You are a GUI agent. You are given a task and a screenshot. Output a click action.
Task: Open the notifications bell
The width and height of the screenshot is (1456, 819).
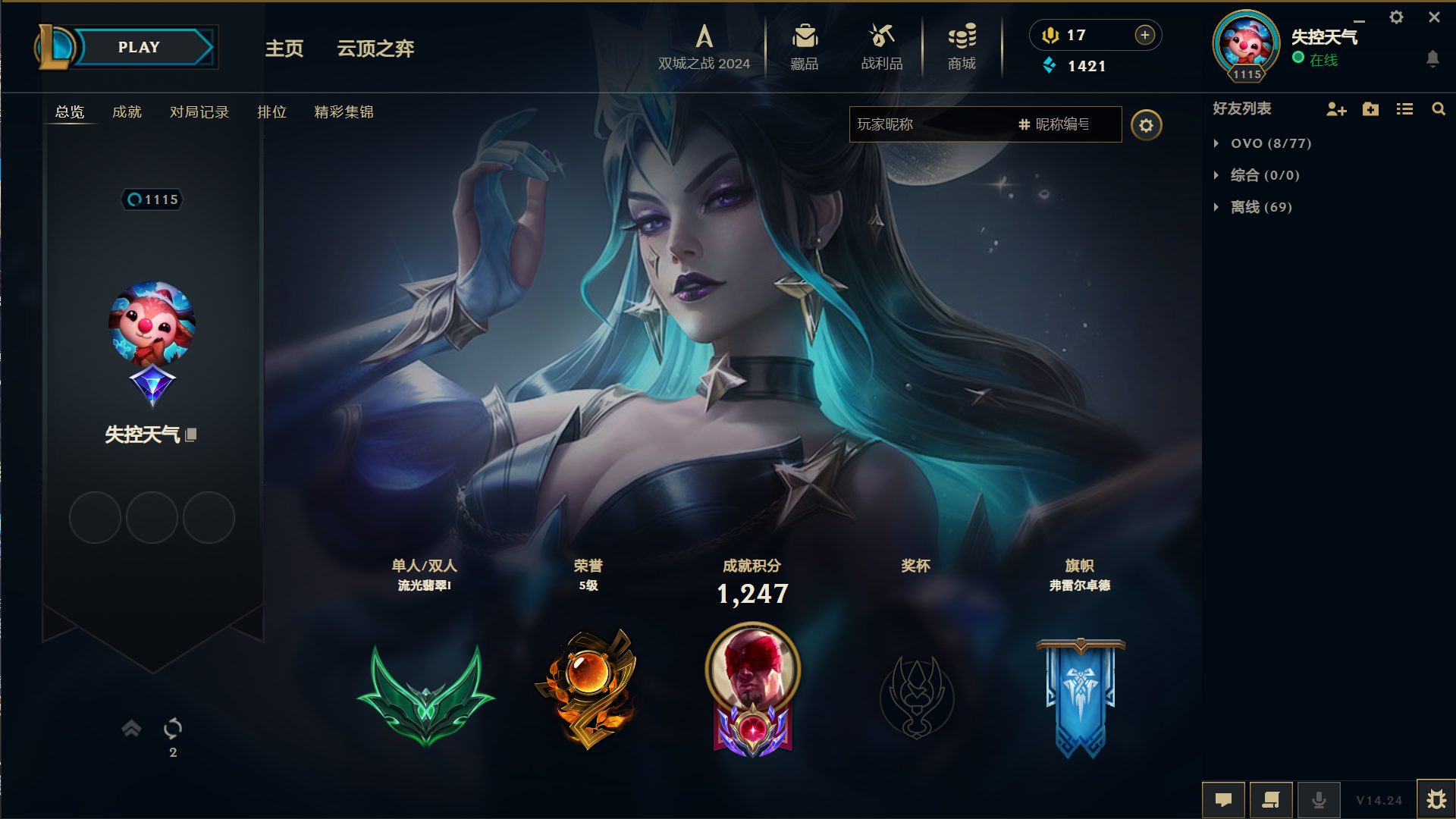click(x=1432, y=58)
